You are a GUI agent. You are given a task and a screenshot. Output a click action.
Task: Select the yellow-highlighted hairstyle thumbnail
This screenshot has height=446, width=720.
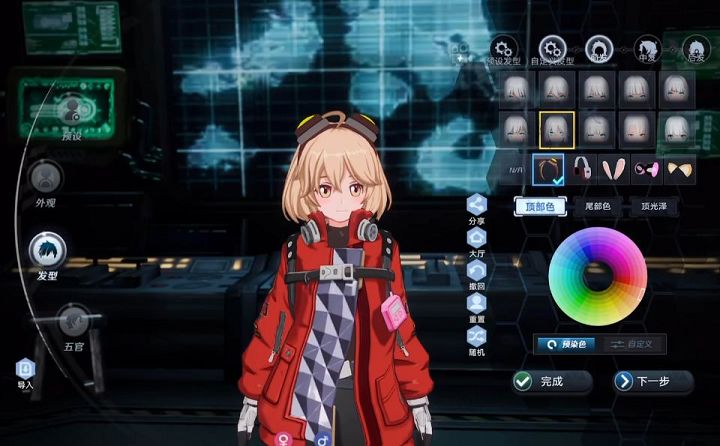[x=556, y=128]
